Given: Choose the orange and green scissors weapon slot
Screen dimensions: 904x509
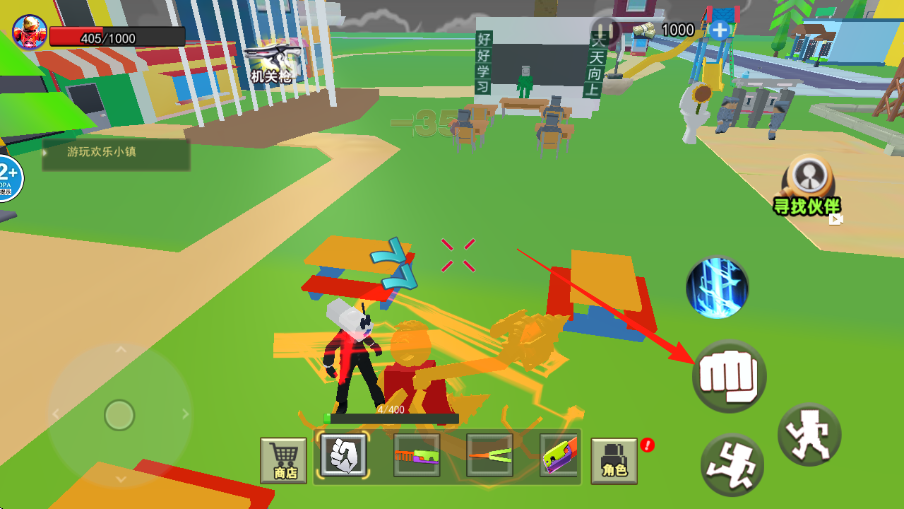Looking at the screenshot, I should click(489, 456).
